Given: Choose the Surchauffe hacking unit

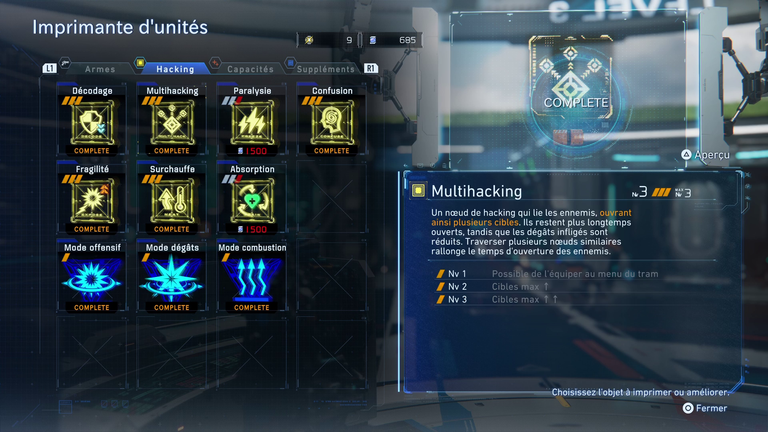Looking at the screenshot, I should point(172,200).
